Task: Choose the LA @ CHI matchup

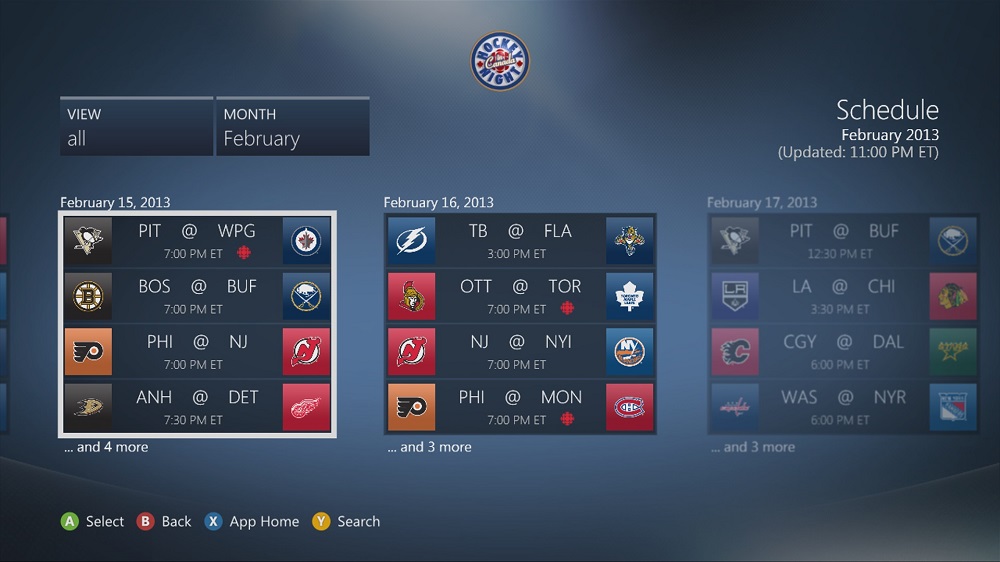Action: 843,296
